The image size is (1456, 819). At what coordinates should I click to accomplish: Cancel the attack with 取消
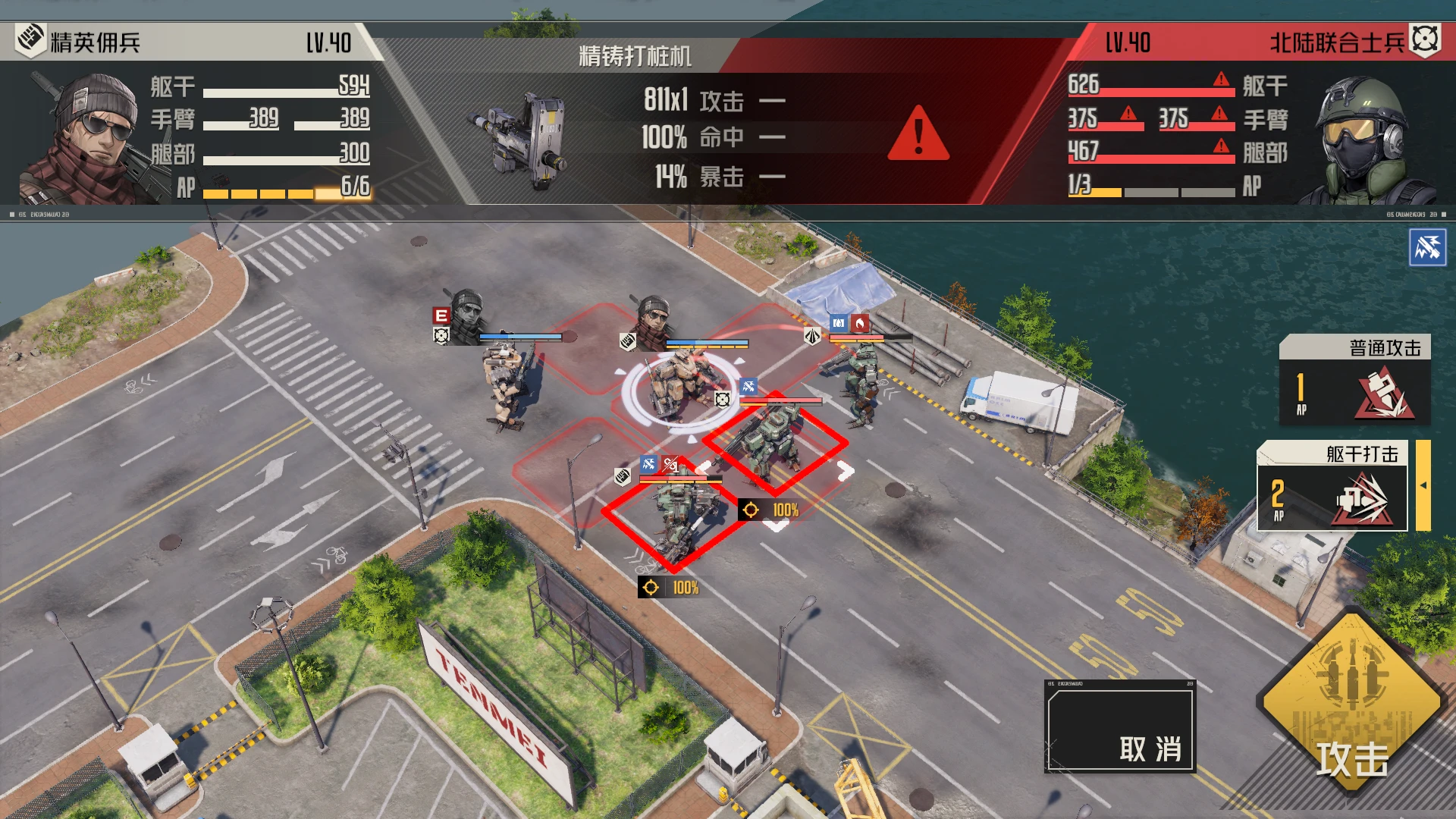coord(1119,727)
